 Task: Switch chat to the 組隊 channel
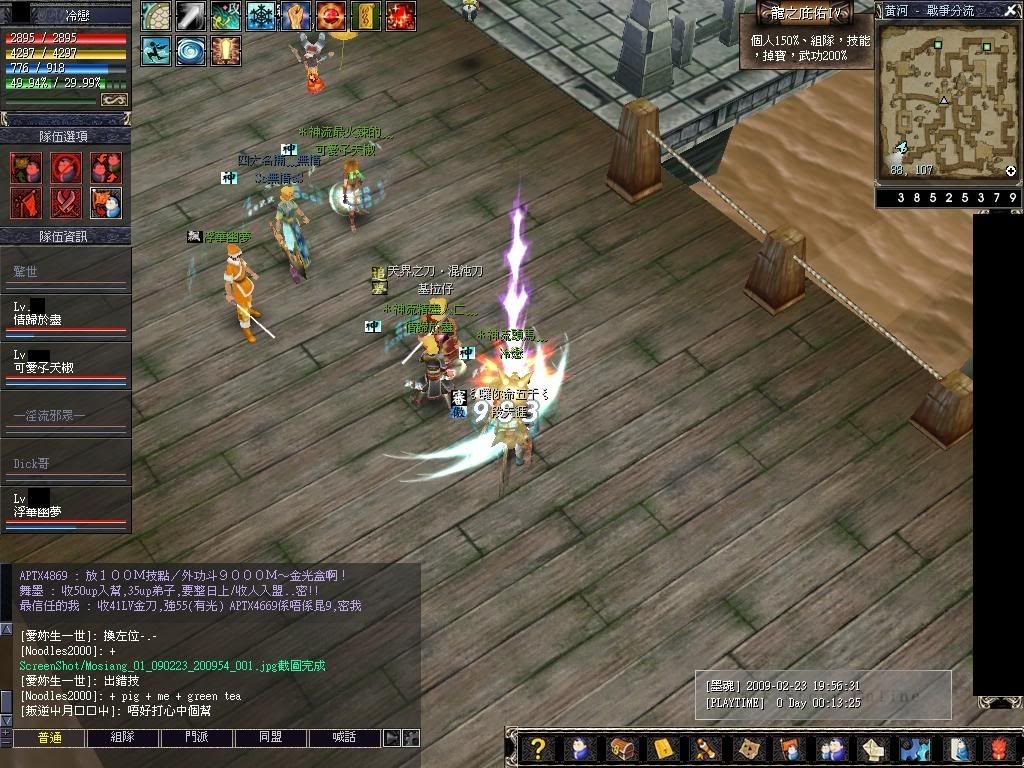point(123,738)
